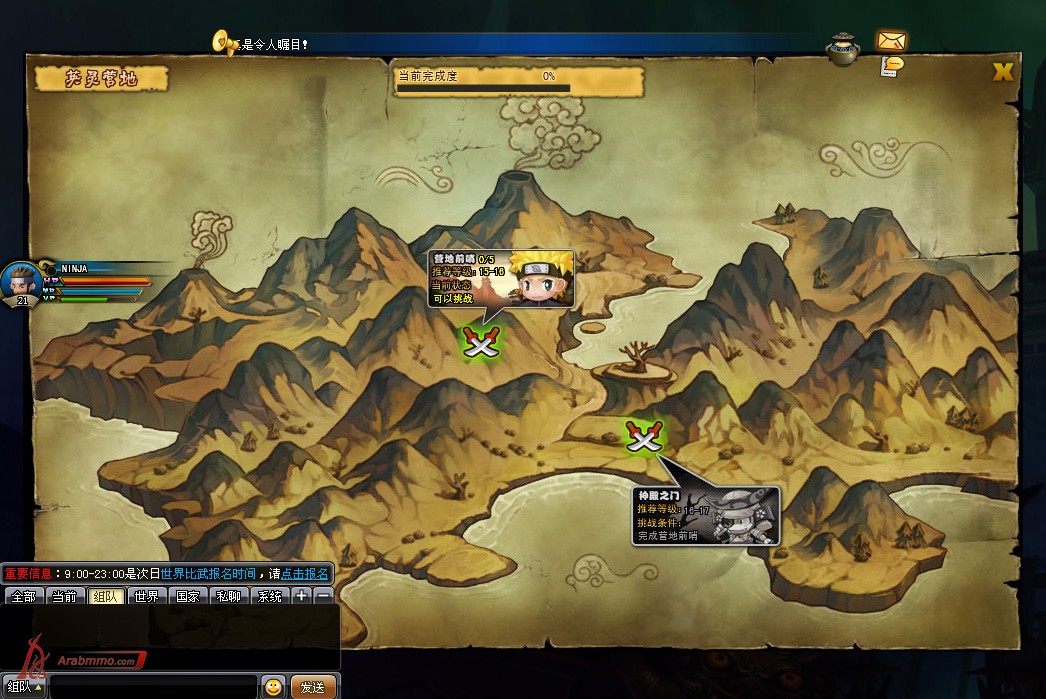Switch to the 全部 chat tab
Viewport: 1046px width, 699px height.
(23, 597)
